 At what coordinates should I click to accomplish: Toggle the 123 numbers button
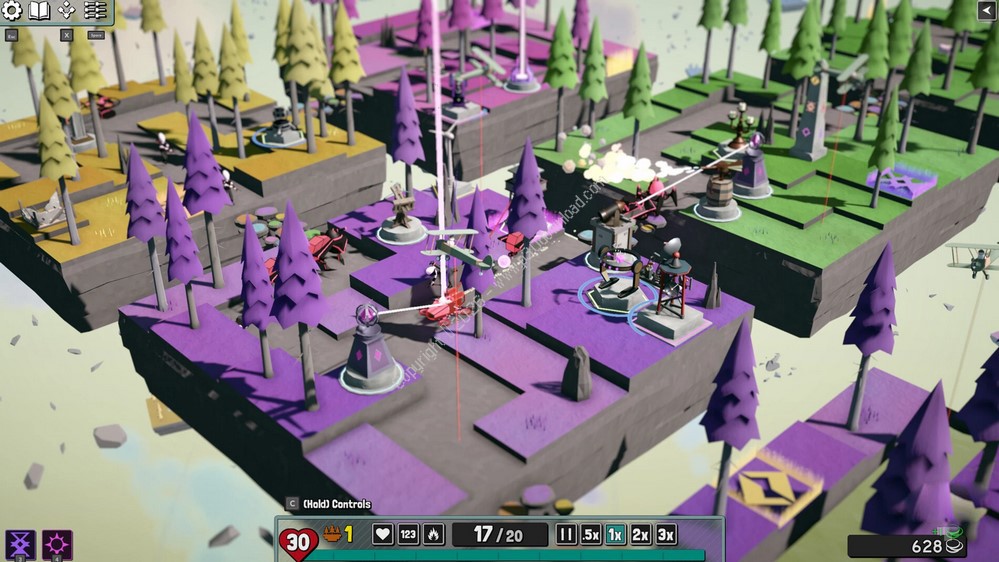(x=408, y=534)
